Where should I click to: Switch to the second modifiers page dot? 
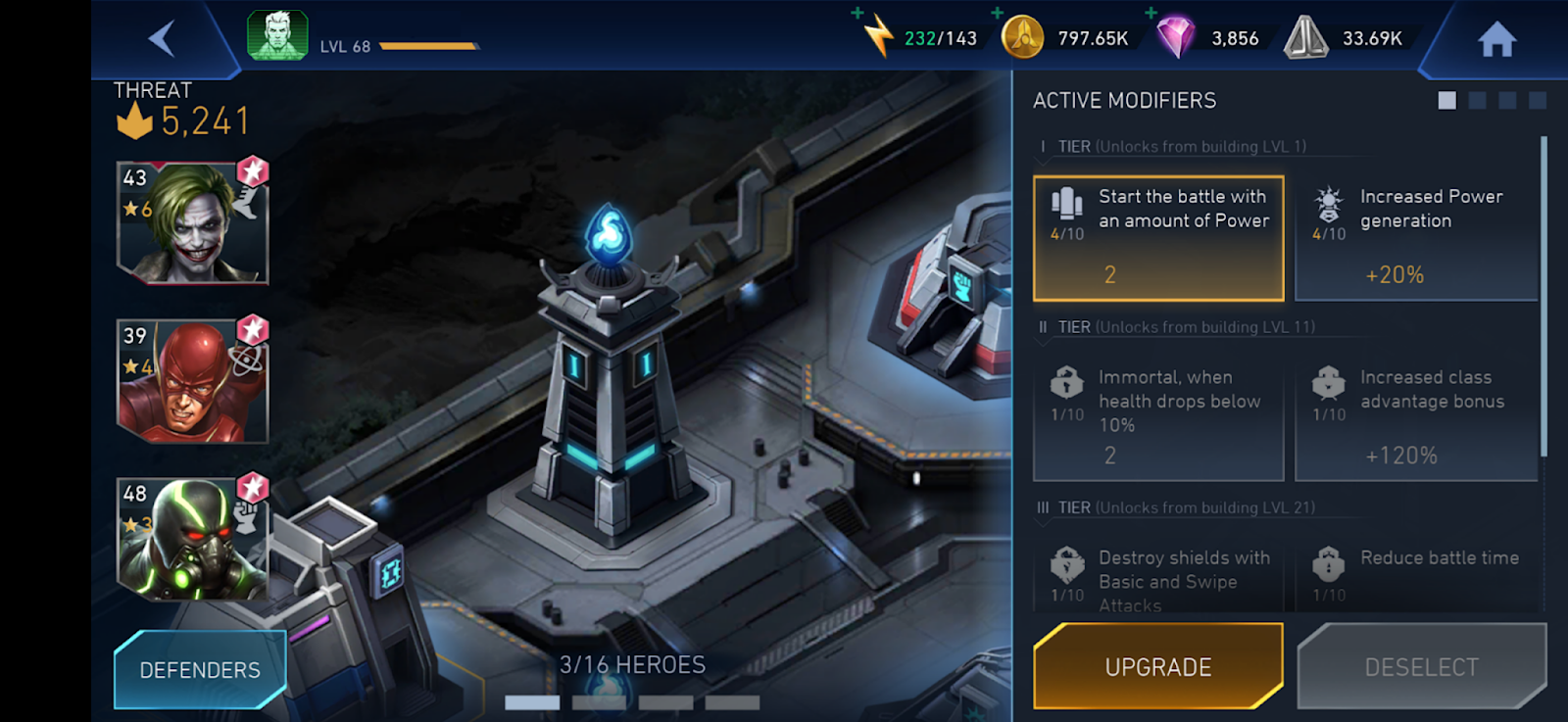[x=1478, y=100]
